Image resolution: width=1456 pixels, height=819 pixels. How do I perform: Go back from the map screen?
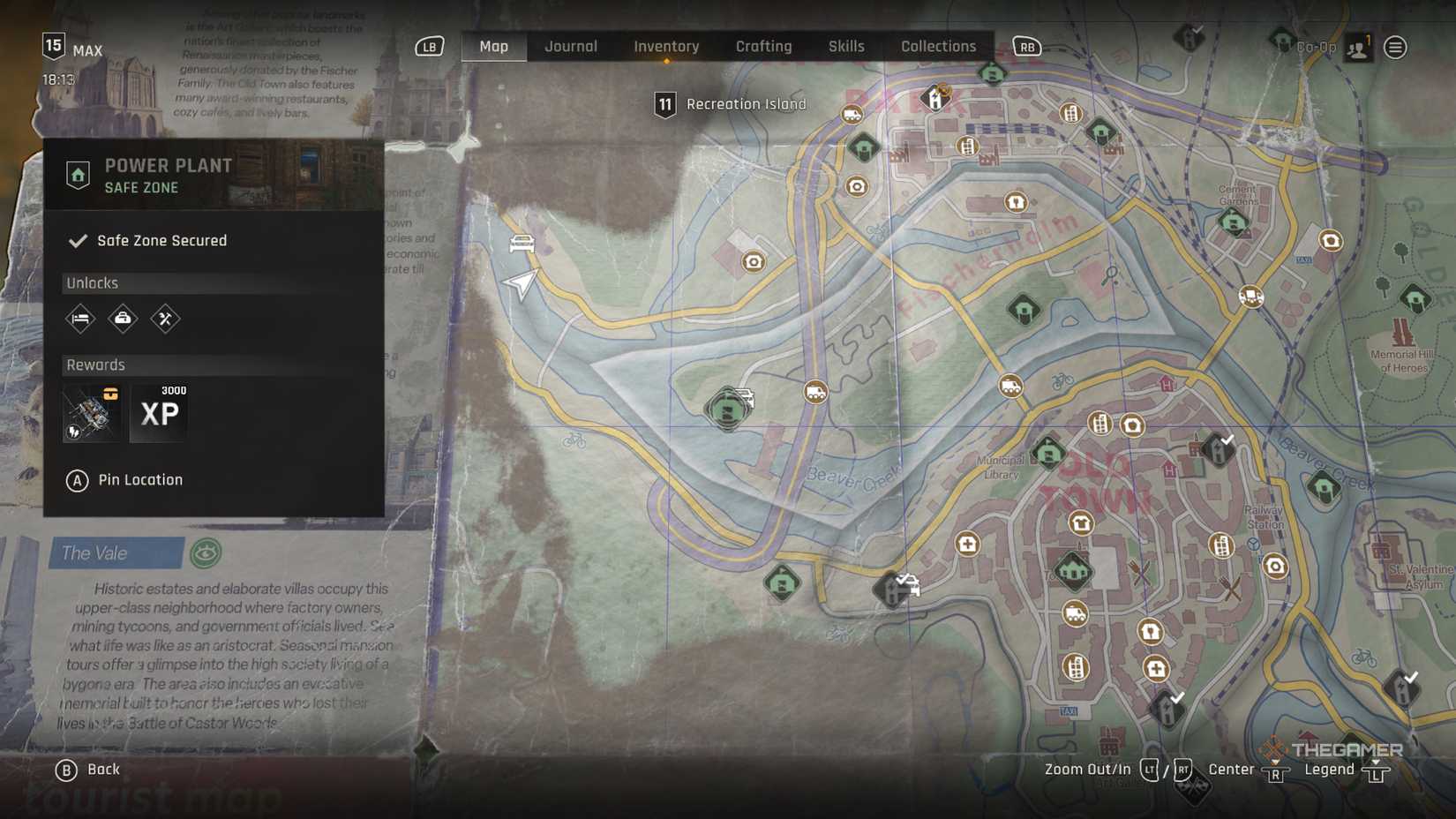(87, 770)
